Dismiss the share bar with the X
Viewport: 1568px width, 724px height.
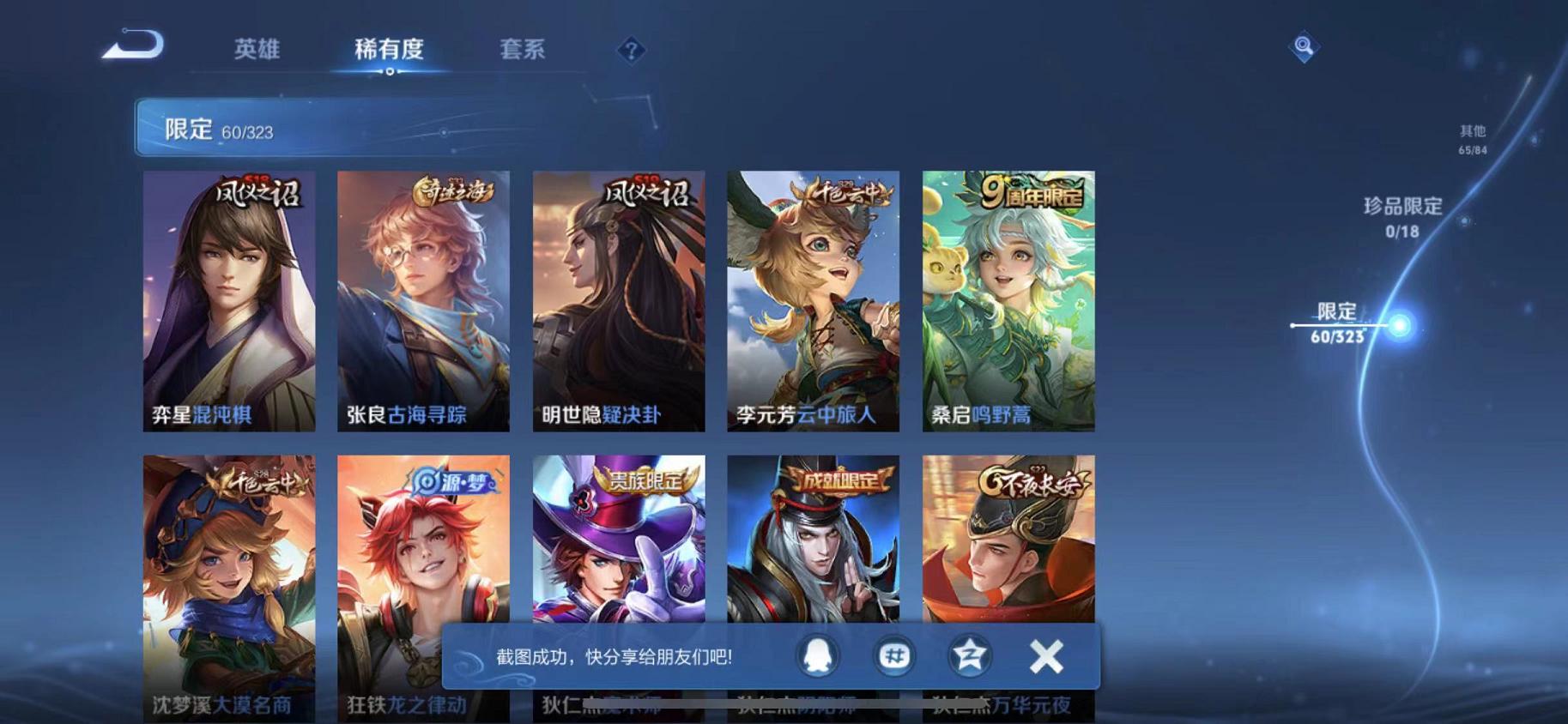(x=1045, y=655)
